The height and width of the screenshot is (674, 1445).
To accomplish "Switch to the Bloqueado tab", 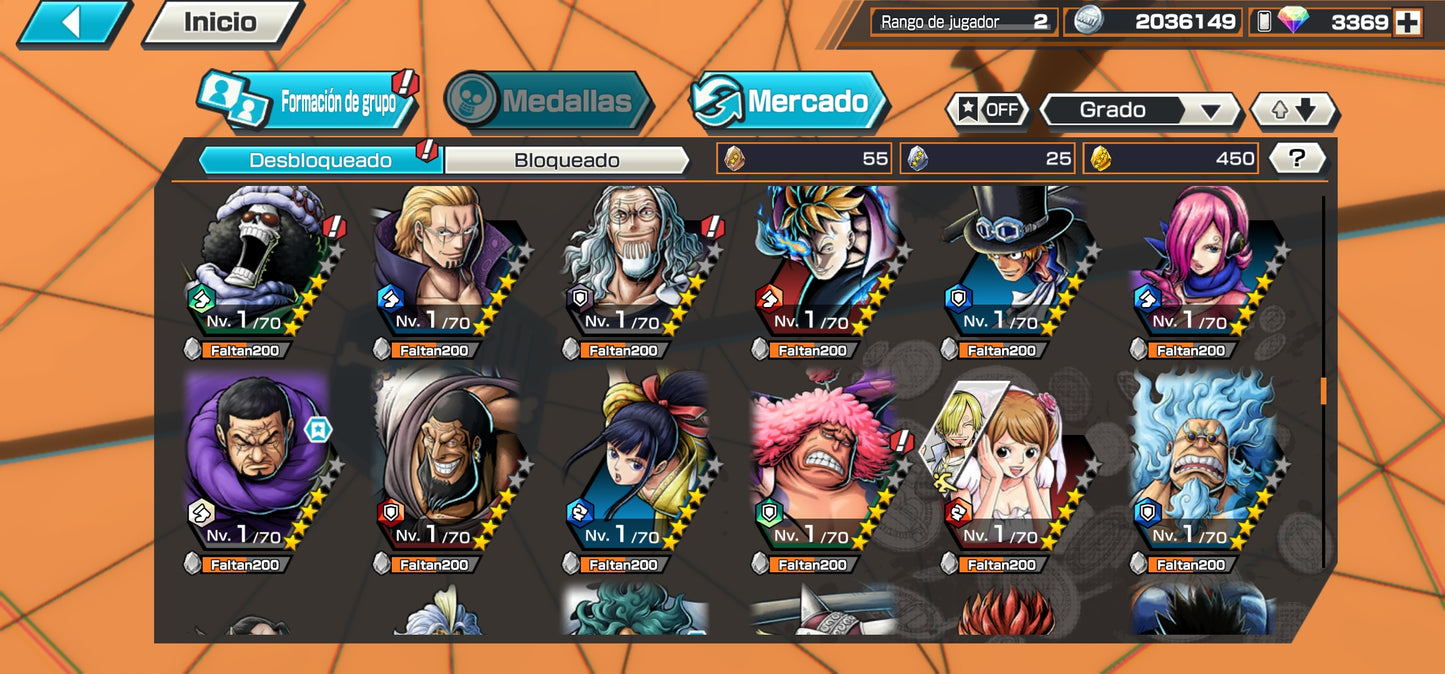I will [566, 160].
